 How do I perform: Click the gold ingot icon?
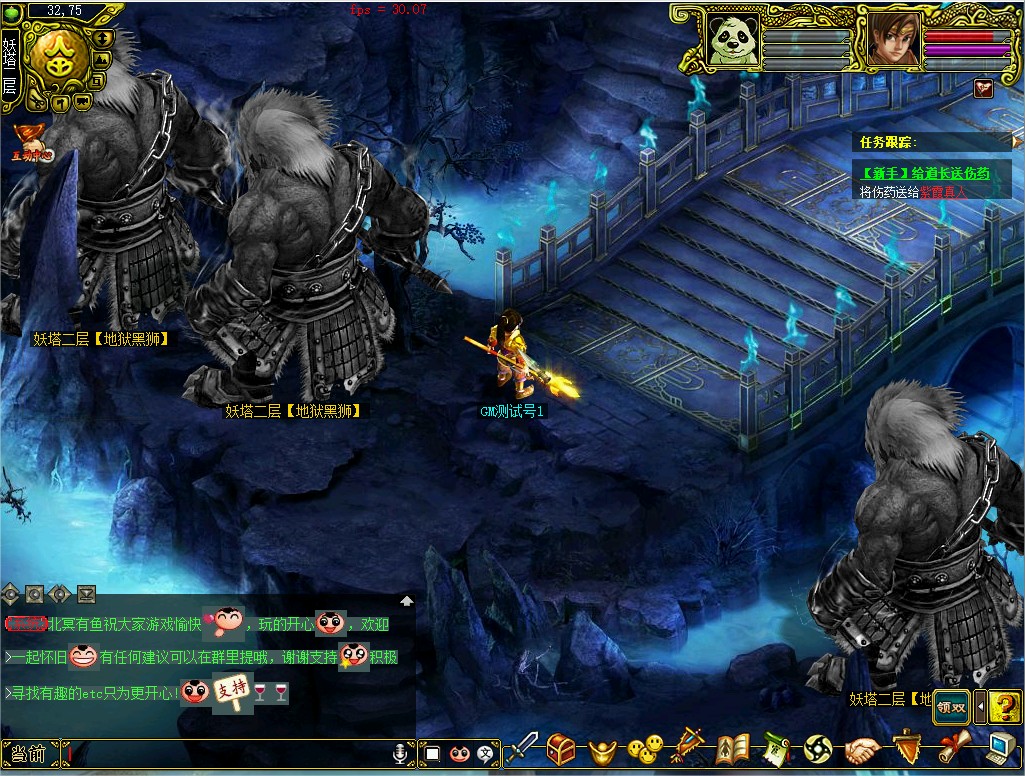point(602,749)
